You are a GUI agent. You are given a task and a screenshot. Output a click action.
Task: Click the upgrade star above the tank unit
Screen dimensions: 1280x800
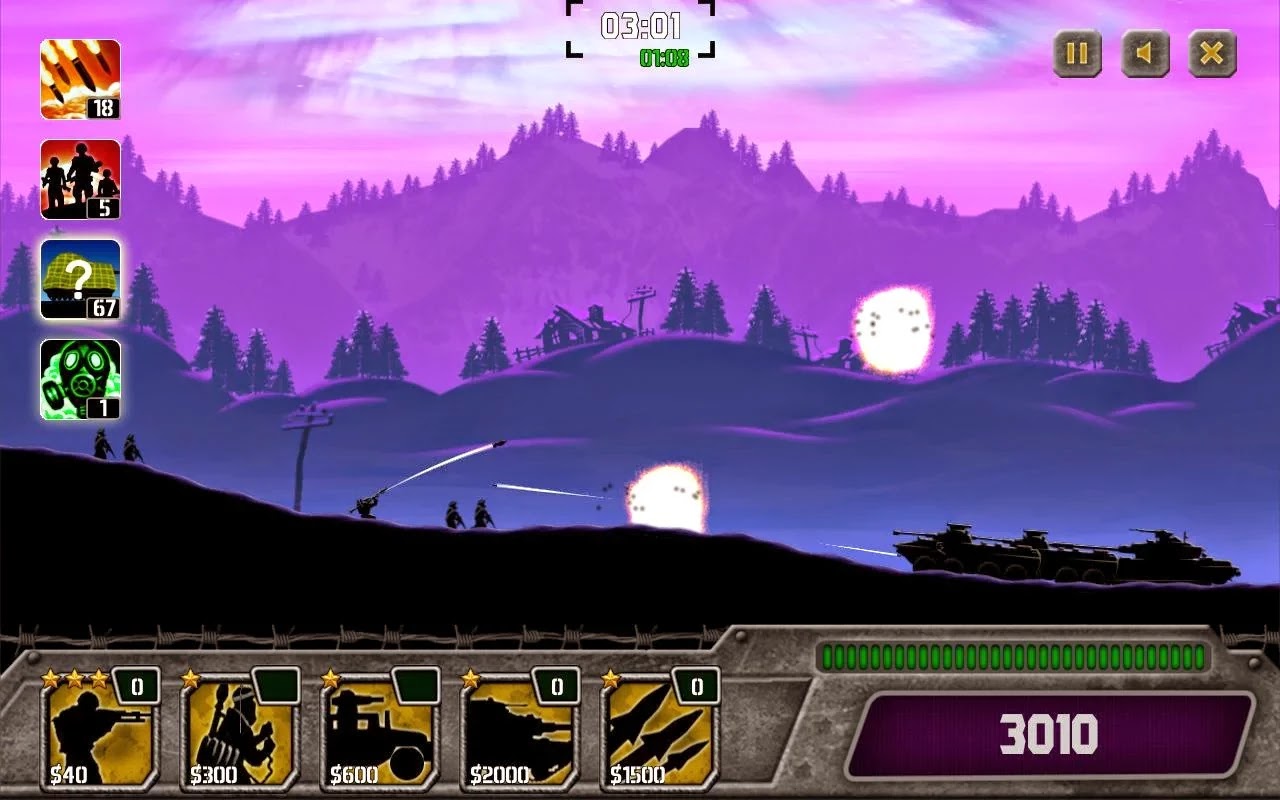(x=471, y=678)
